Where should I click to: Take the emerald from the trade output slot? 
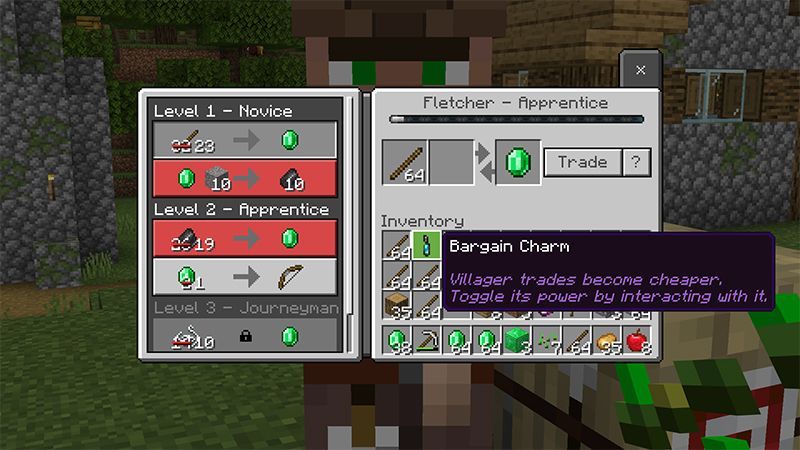518,163
